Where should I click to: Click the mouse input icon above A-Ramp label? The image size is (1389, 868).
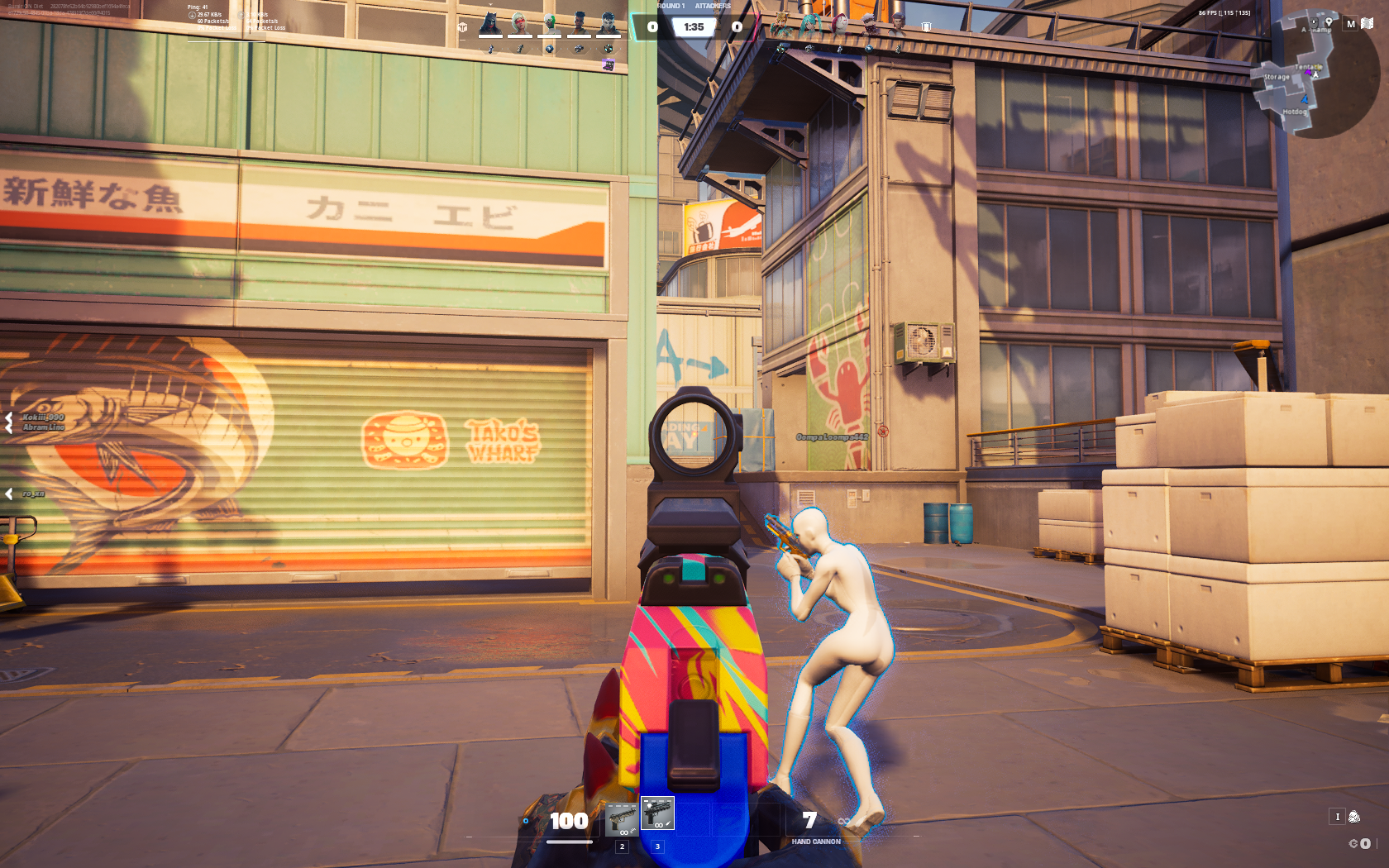pos(1314,22)
